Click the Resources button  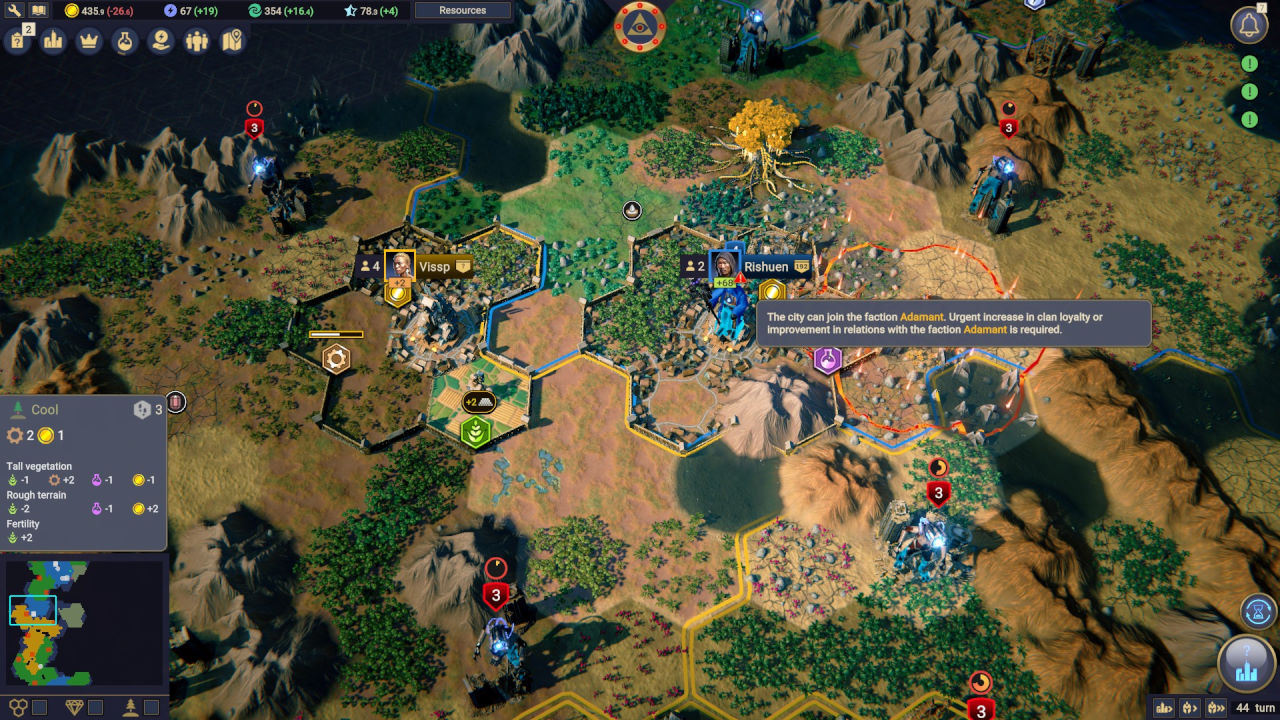point(463,11)
